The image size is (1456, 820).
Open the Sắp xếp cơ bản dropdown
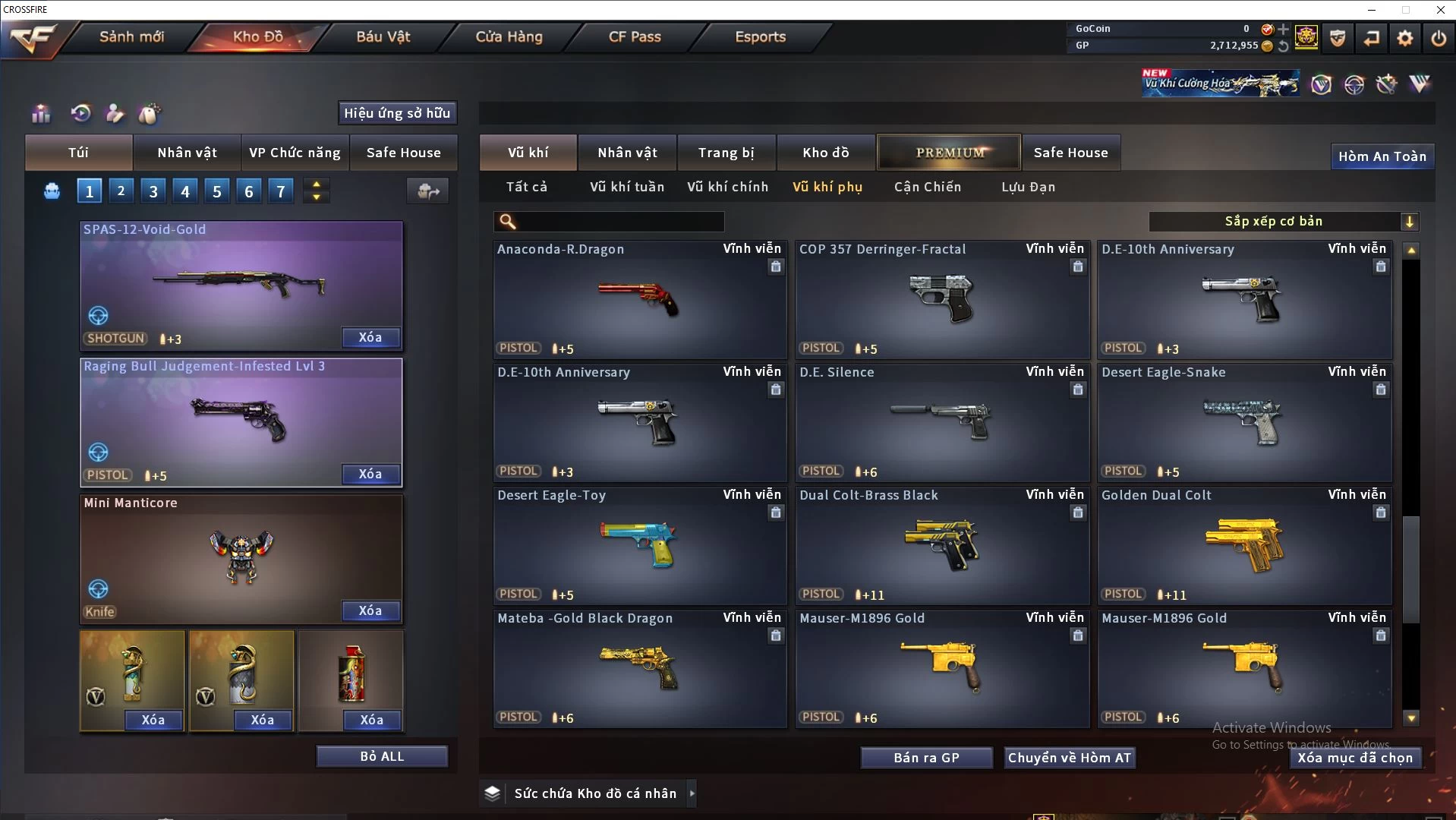(x=1283, y=222)
